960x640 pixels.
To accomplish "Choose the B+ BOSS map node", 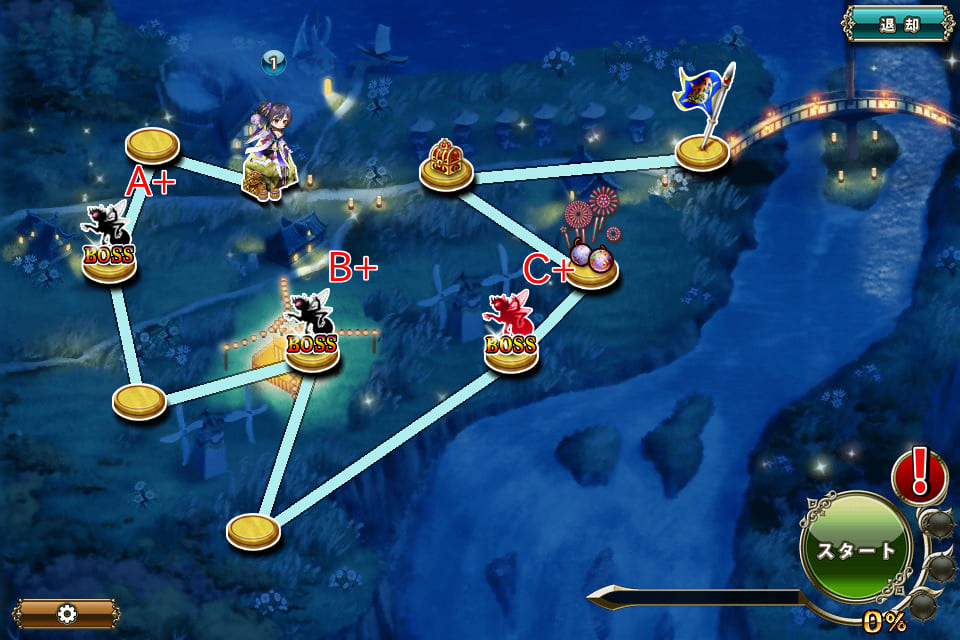I will (313, 349).
